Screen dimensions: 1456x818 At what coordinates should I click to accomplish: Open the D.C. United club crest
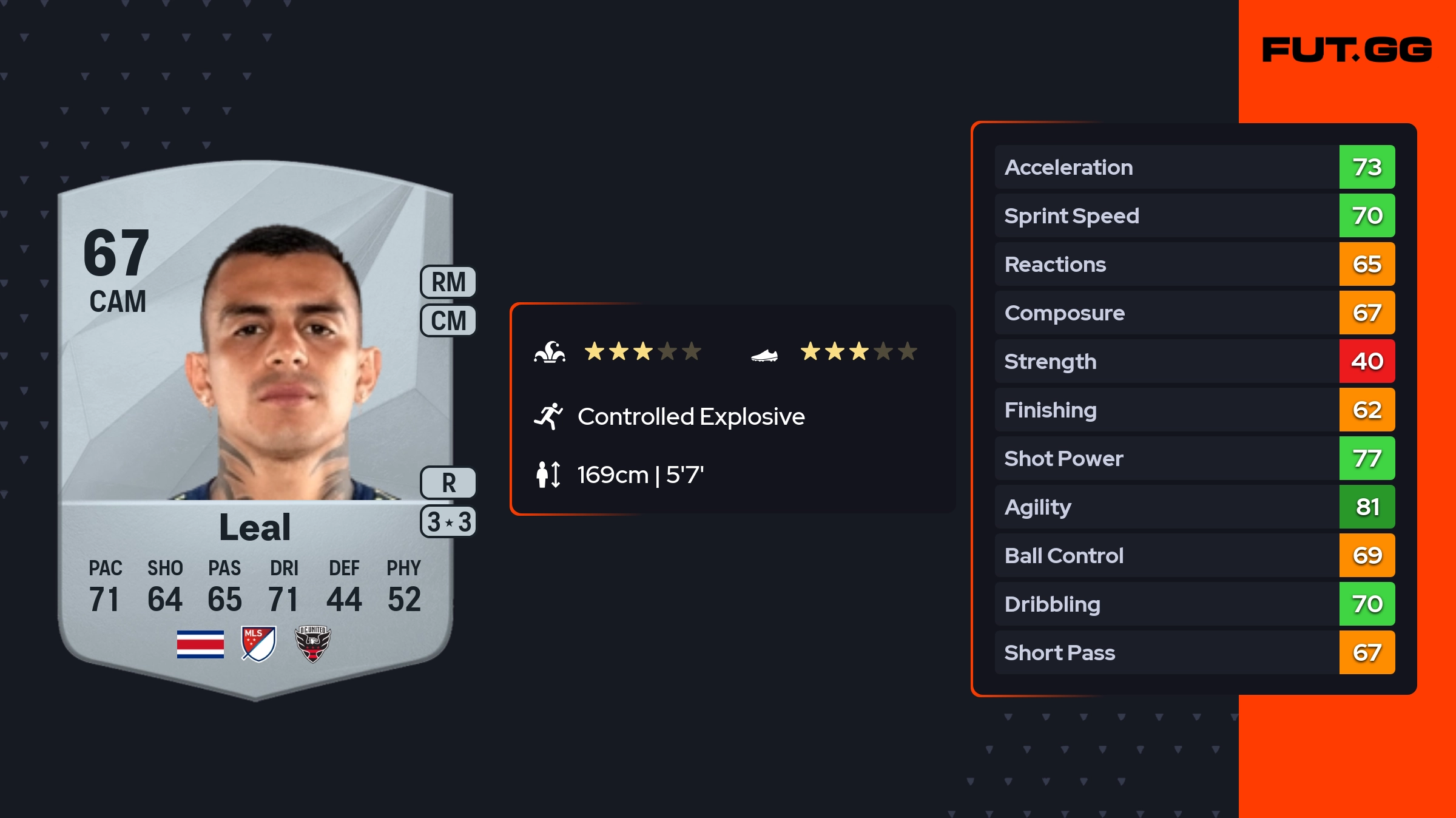[312, 644]
